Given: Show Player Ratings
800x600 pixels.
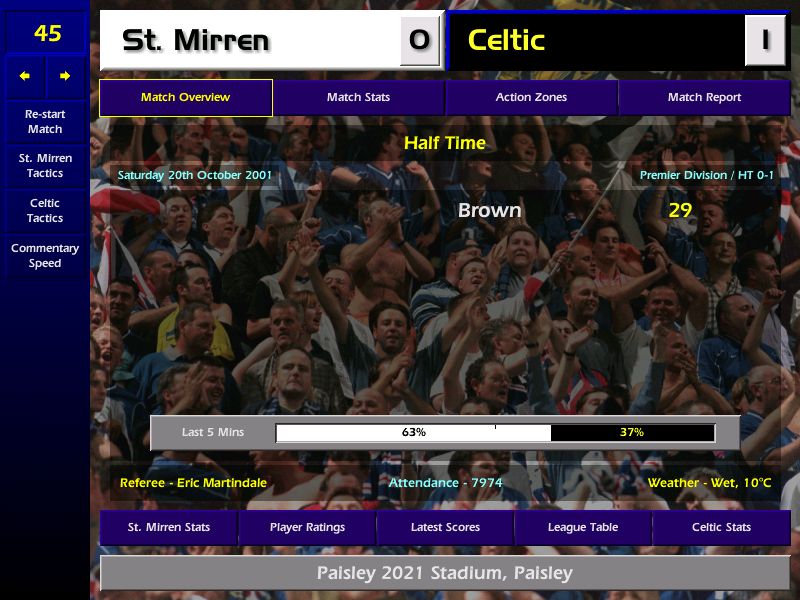Looking at the screenshot, I should click(x=307, y=527).
